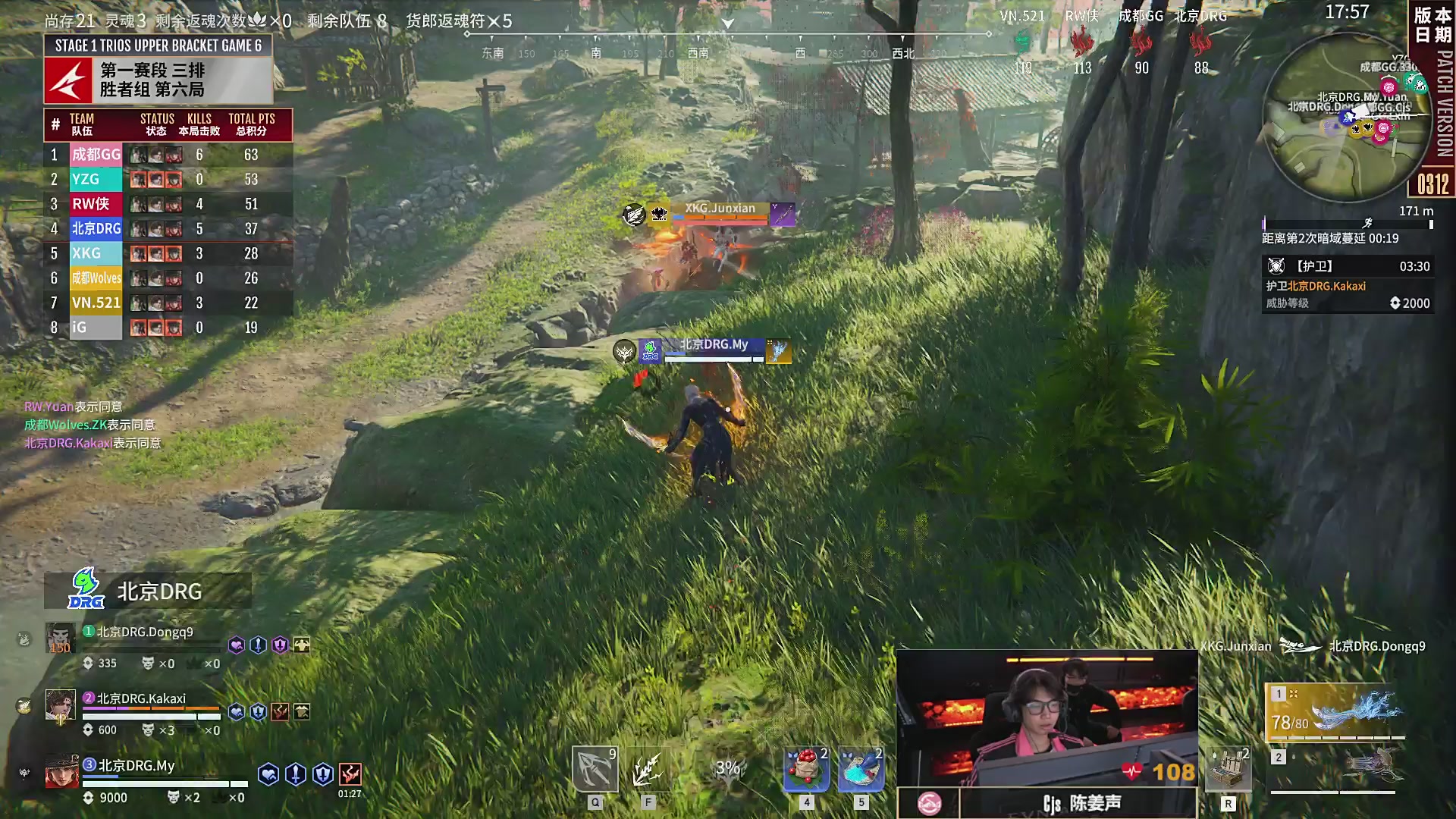Pick the XKG team row
Viewport: 1456px width, 819px height.
(168, 253)
